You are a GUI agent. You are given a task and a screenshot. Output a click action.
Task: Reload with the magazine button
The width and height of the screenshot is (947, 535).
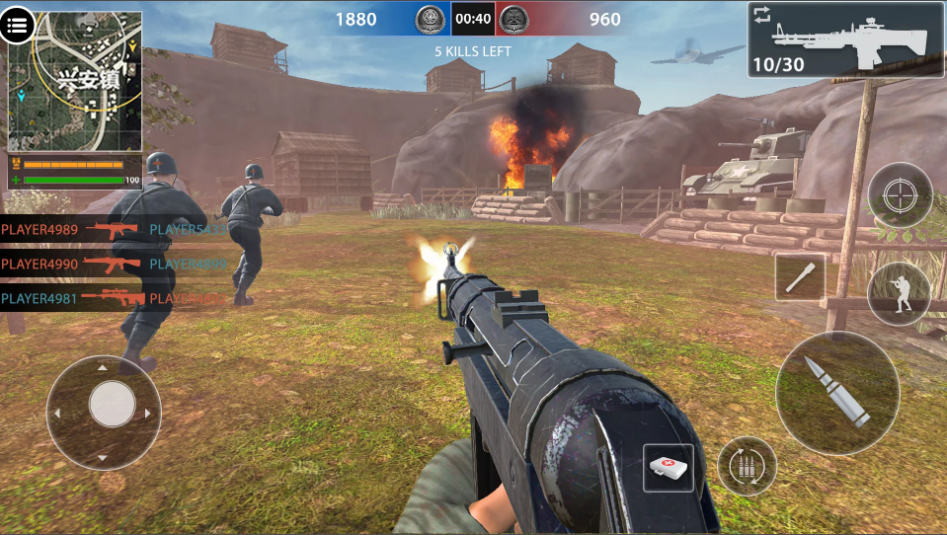(746, 466)
